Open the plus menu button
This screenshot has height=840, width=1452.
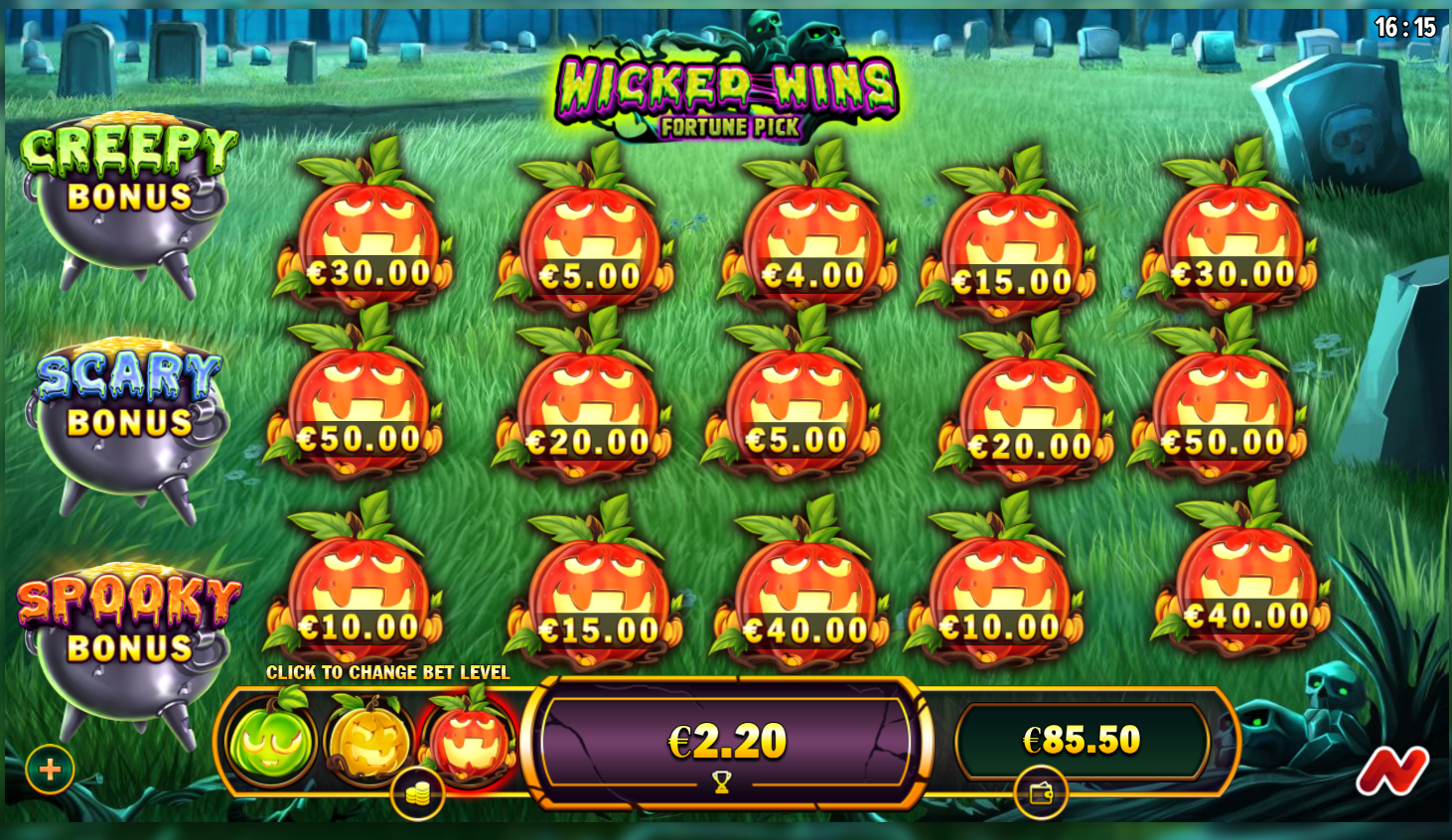50,769
